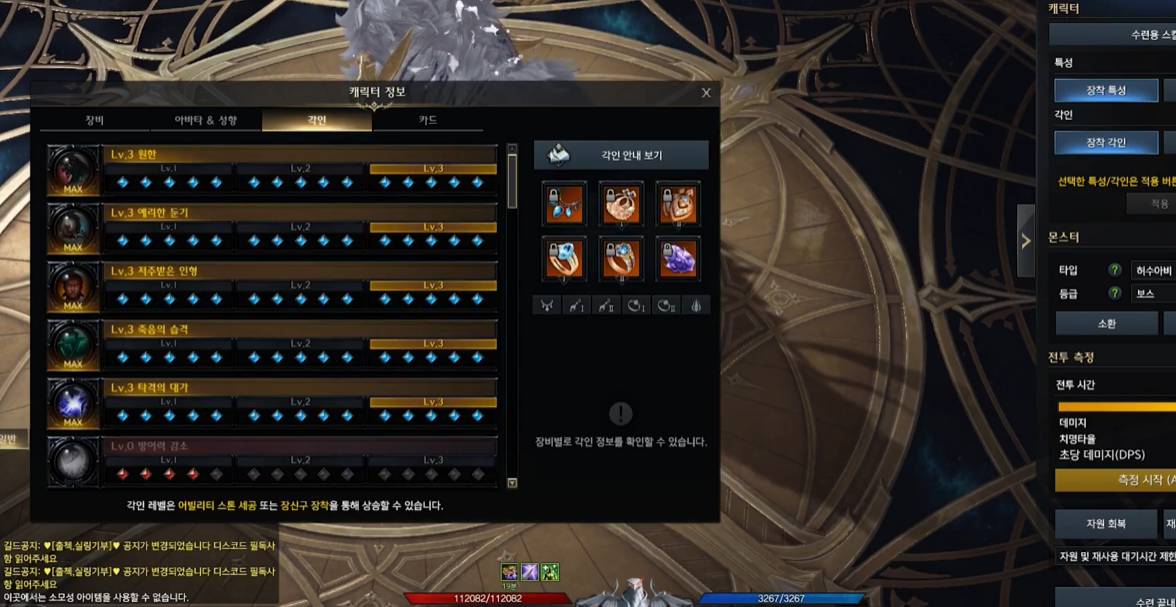This screenshot has height=607, width=1176.
Task: Choose the Lv.3 타격의 대가 engraving
Action: click(x=299, y=386)
